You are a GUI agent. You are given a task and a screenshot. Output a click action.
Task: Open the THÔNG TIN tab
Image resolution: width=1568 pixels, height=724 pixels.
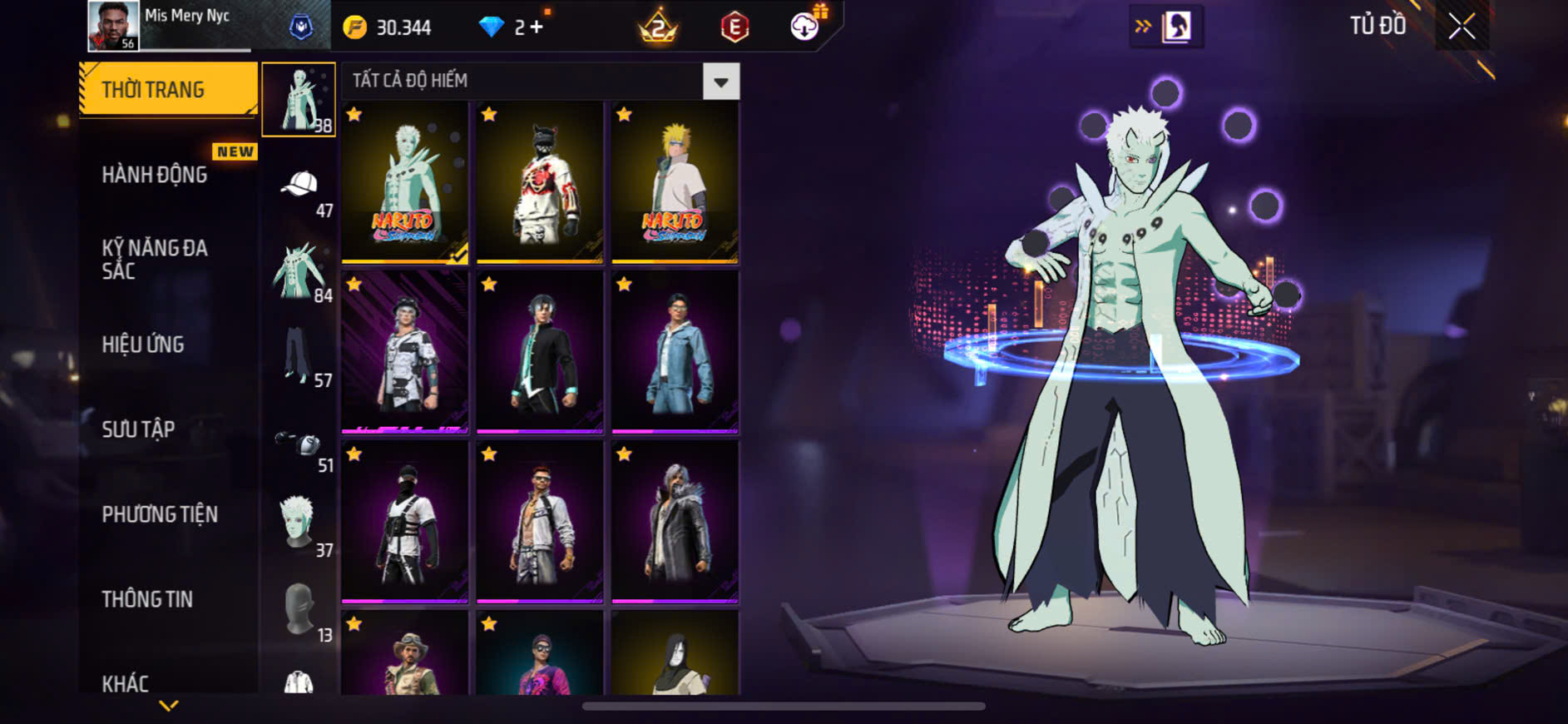(147, 599)
